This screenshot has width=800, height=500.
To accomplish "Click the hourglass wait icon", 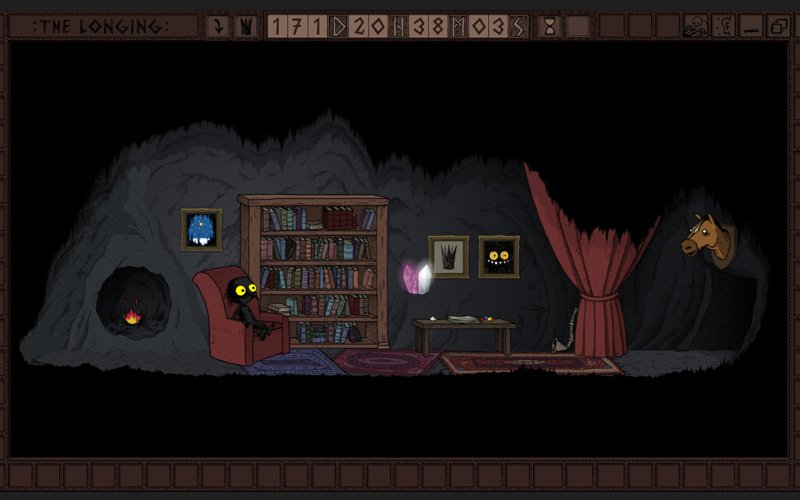I will 549,27.
